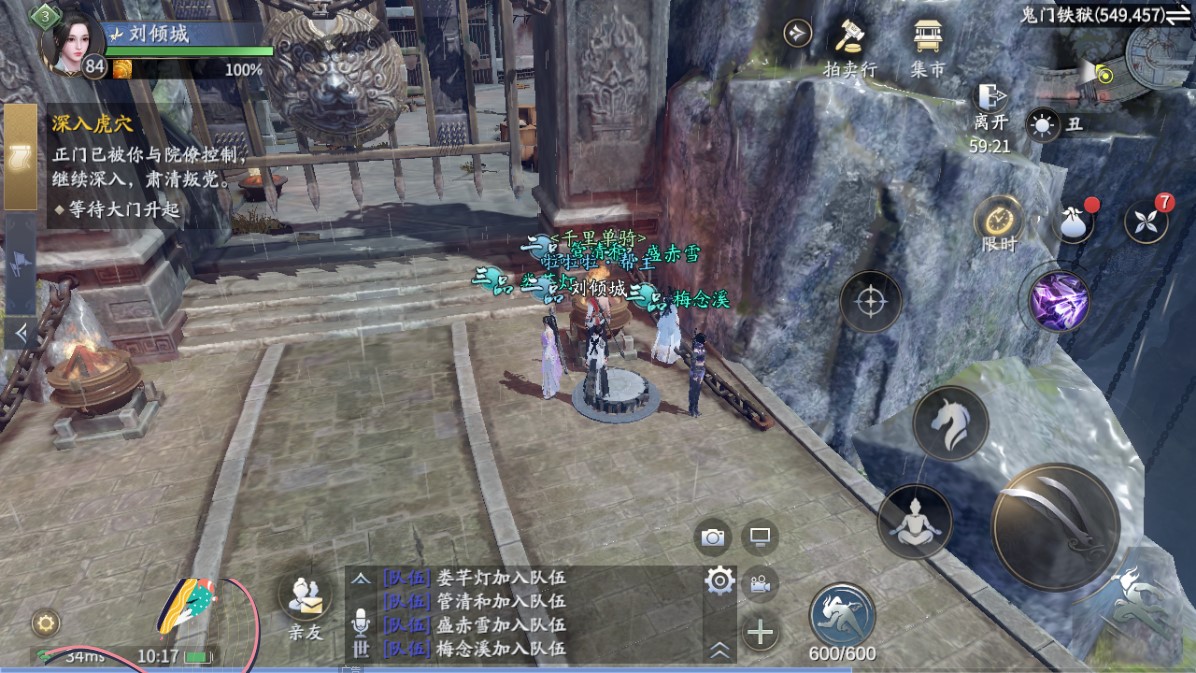The width and height of the screenshot is (1196, 673).
Task: Open chat settings gear icon
Action: [720, 581]
